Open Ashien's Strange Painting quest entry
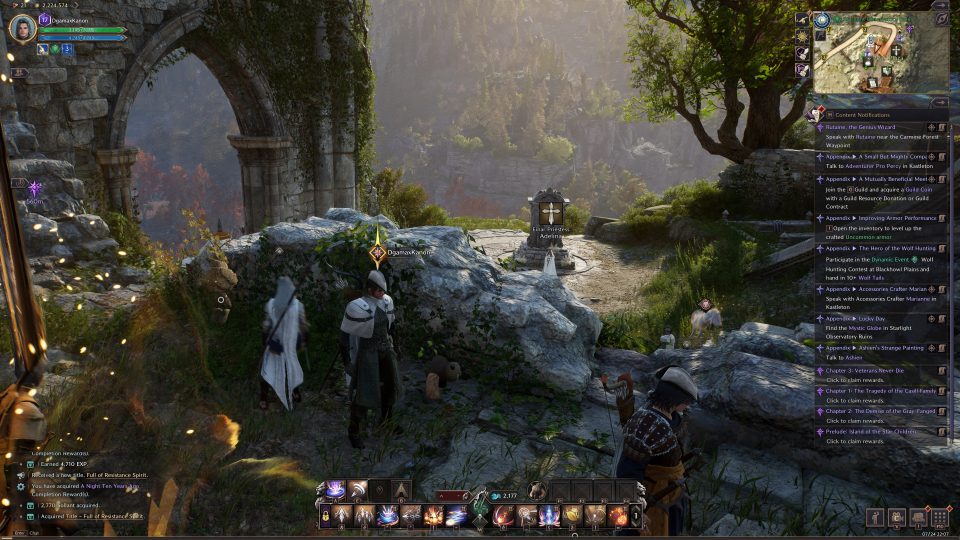Viewport: 960px width, 540px height. (873, 347)
